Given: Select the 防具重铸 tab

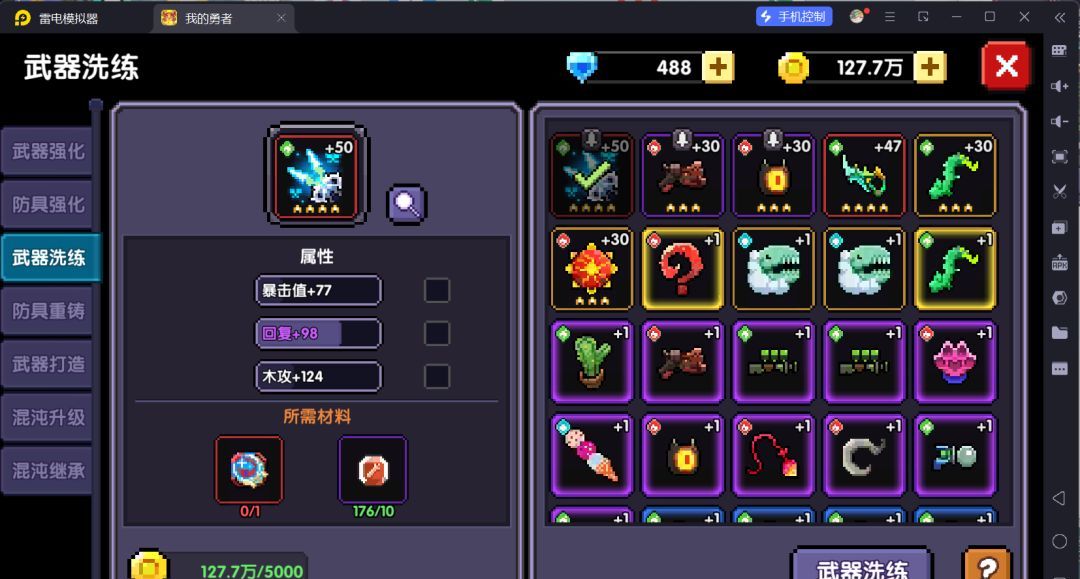Looking at the screenshot, I should click(48, 311).
